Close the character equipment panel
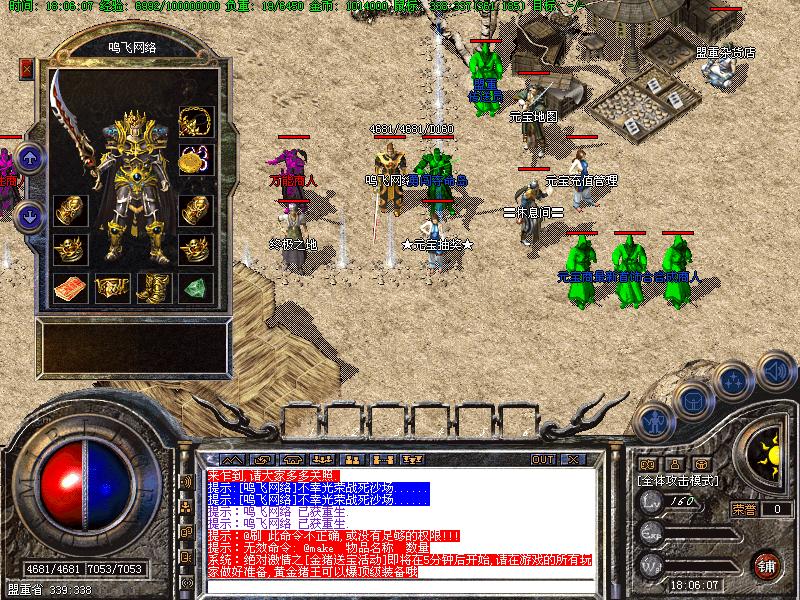 [x=26, y=69]
